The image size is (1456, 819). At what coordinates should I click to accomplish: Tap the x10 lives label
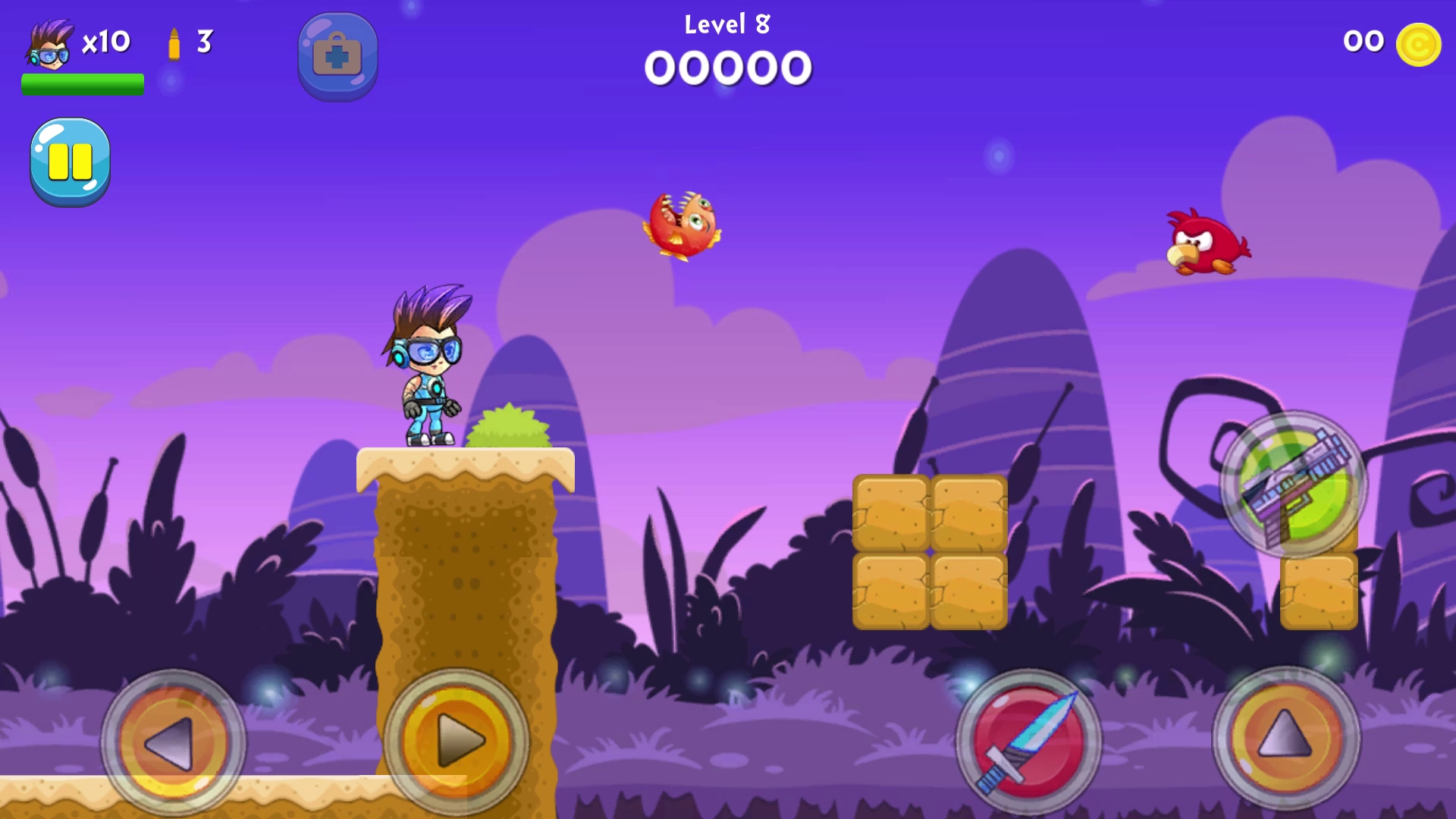pyautogui.click(x=106, y=42)
